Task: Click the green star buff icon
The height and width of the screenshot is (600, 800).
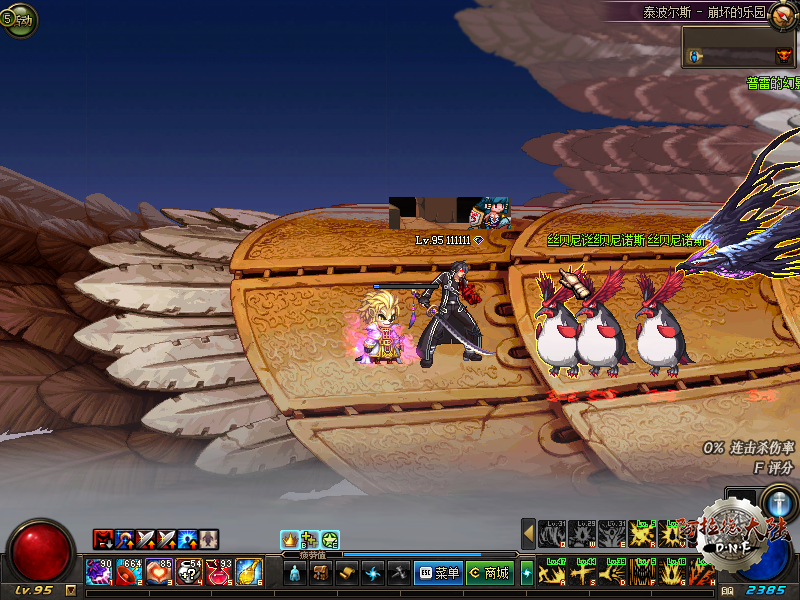Action: [x=330, y=540]
